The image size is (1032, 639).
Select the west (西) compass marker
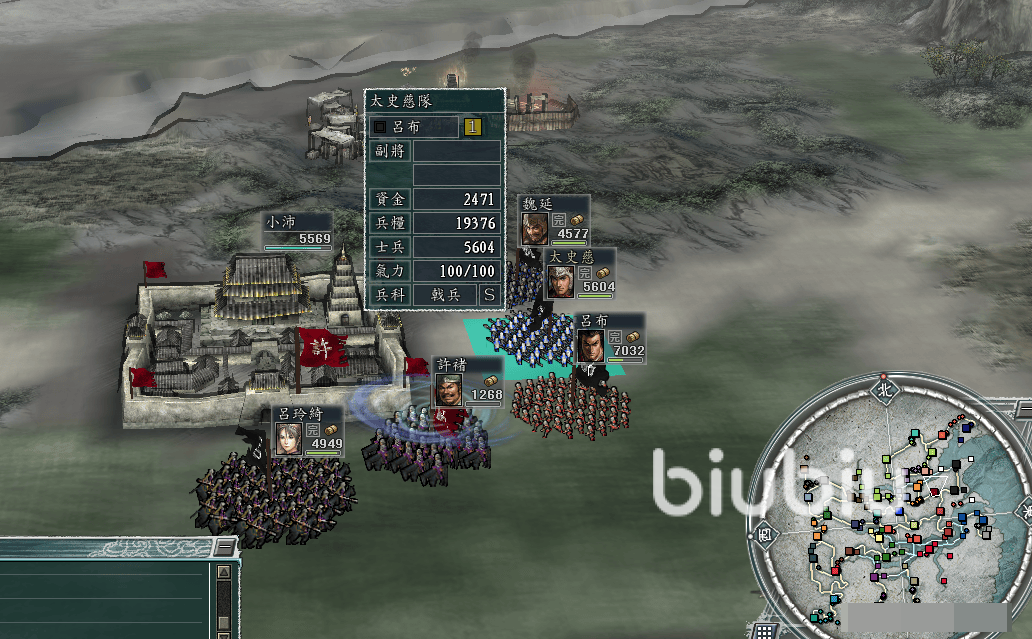coord(764,532)
